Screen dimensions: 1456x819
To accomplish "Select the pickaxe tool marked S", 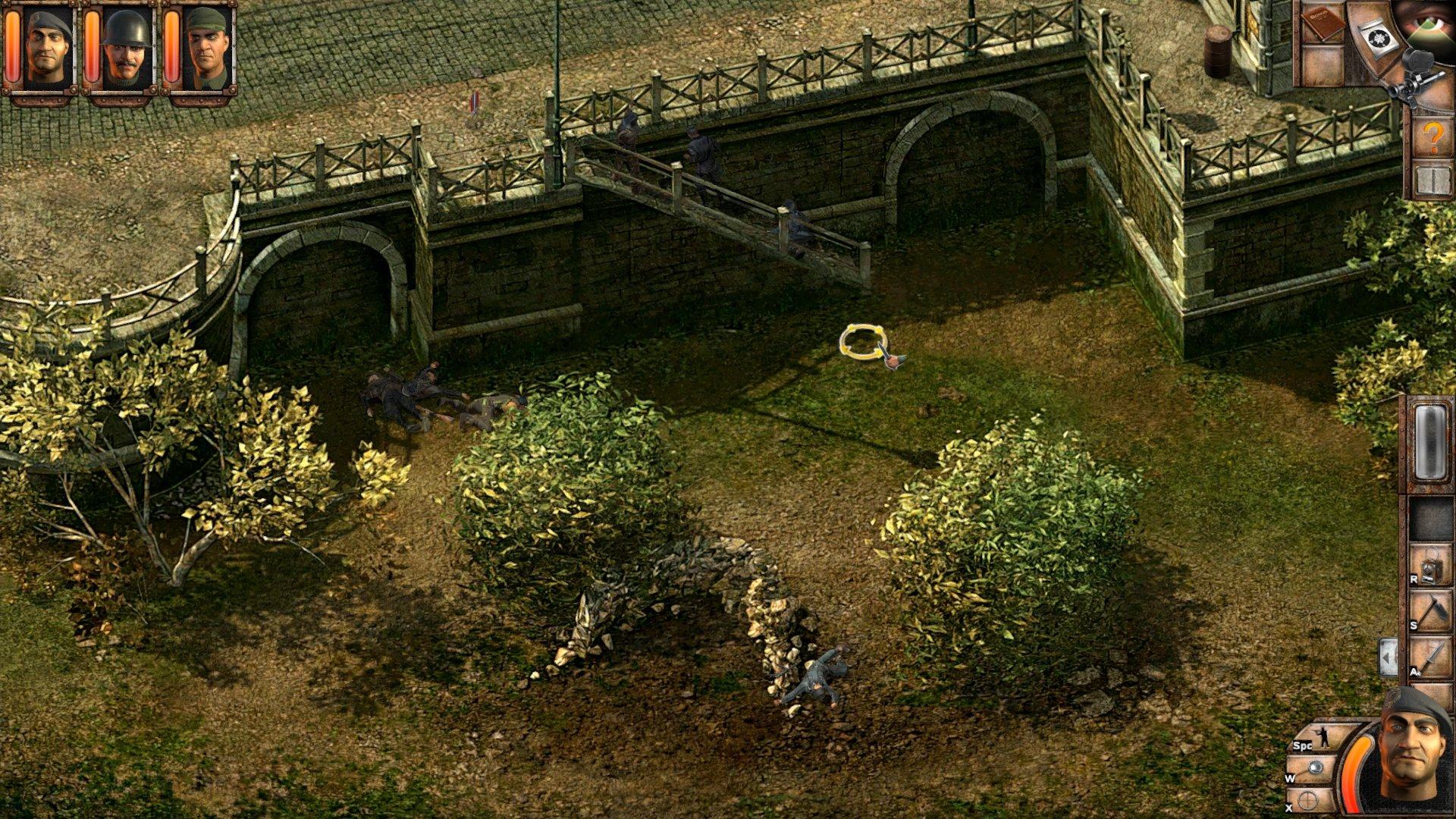I will 1430,608.
